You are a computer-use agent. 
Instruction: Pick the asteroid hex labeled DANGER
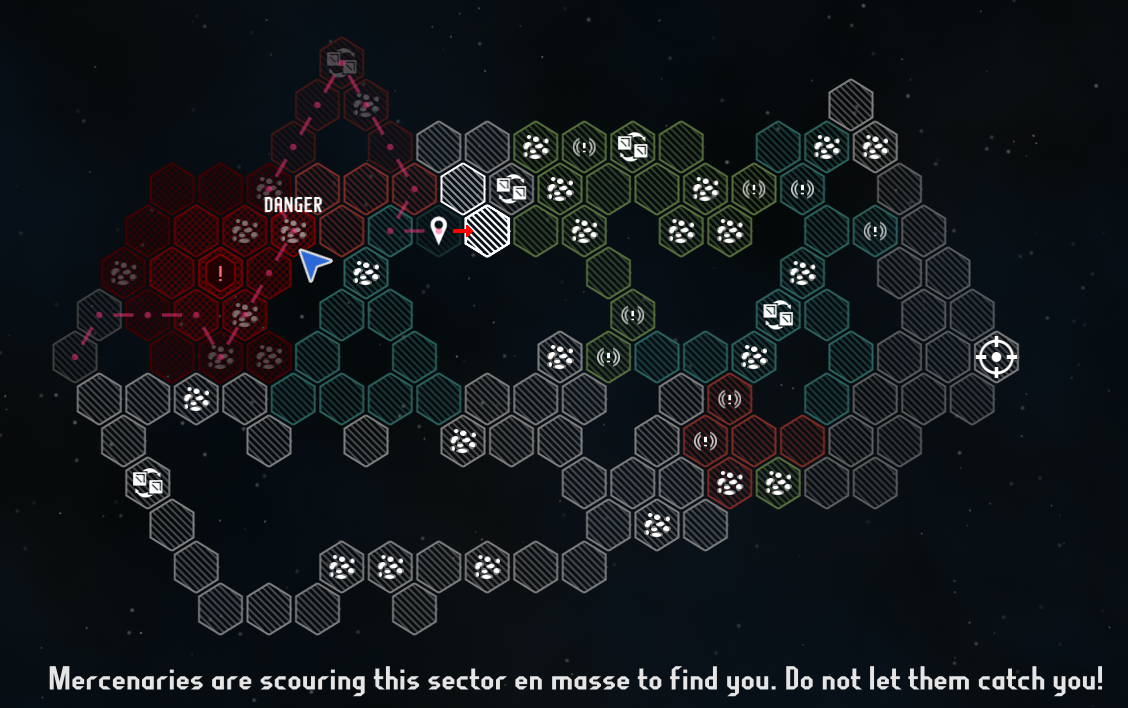[293, 231]
